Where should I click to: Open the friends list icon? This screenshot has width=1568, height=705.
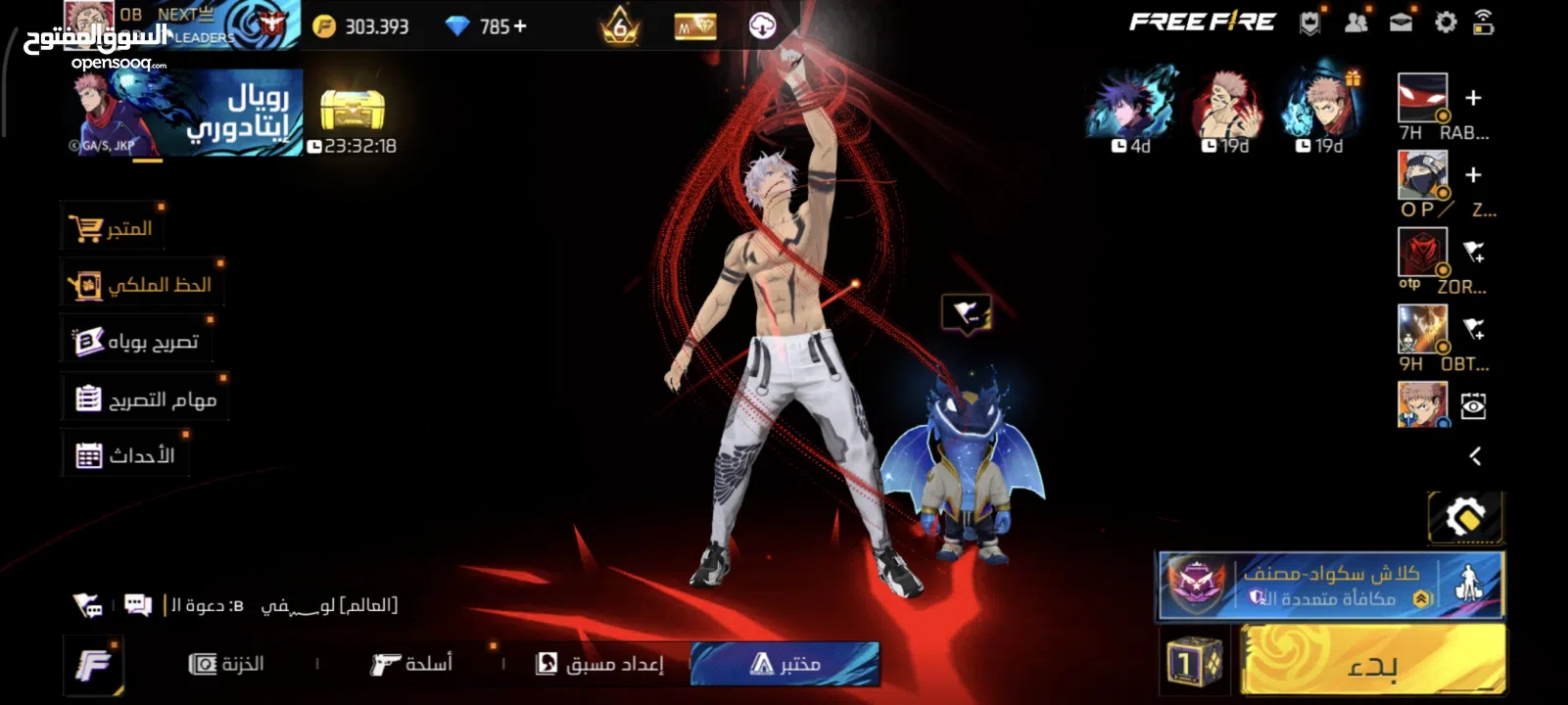[1355, 23]
